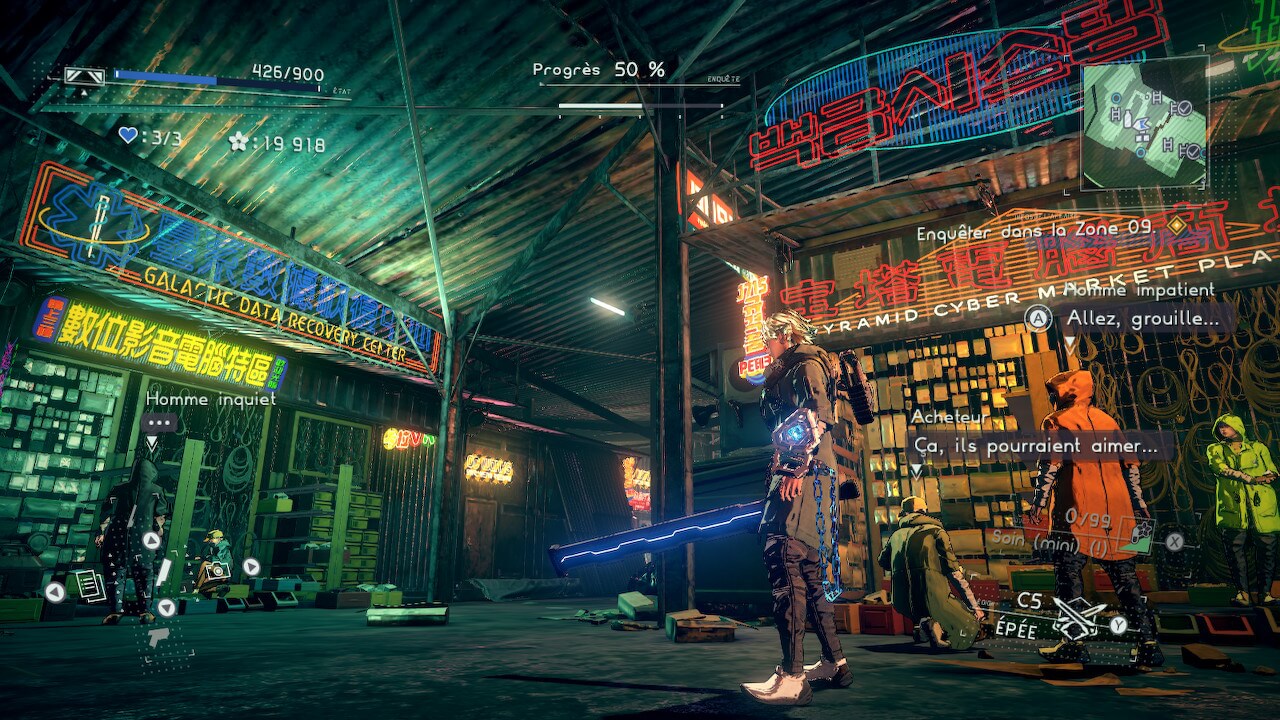This screenshot has height=720, width=1280.
Task: Talk to Homme impatient via 'Allez, grouille...'
Action: click(x=1143, y=319)
